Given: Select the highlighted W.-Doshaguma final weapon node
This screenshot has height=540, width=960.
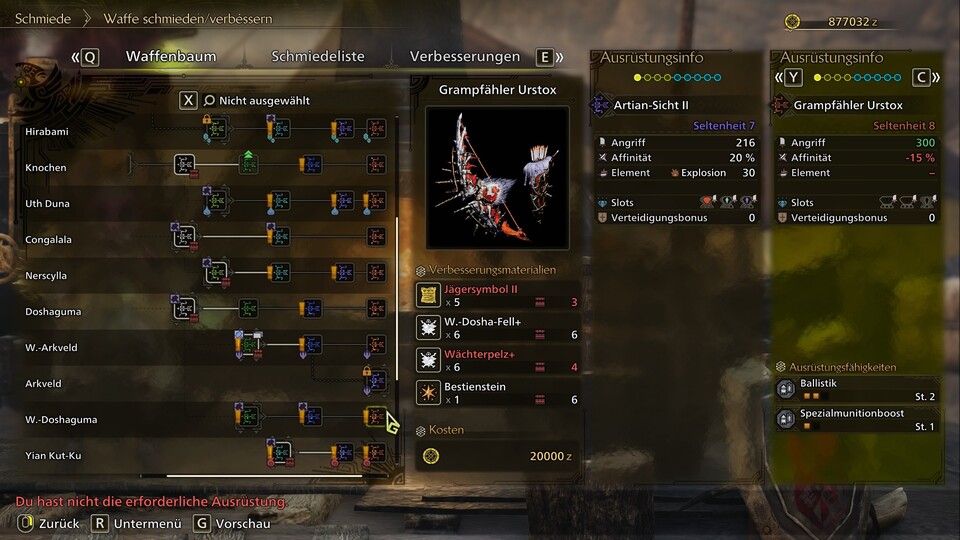Looking at the screenshot, I should [x=375, y=416].
